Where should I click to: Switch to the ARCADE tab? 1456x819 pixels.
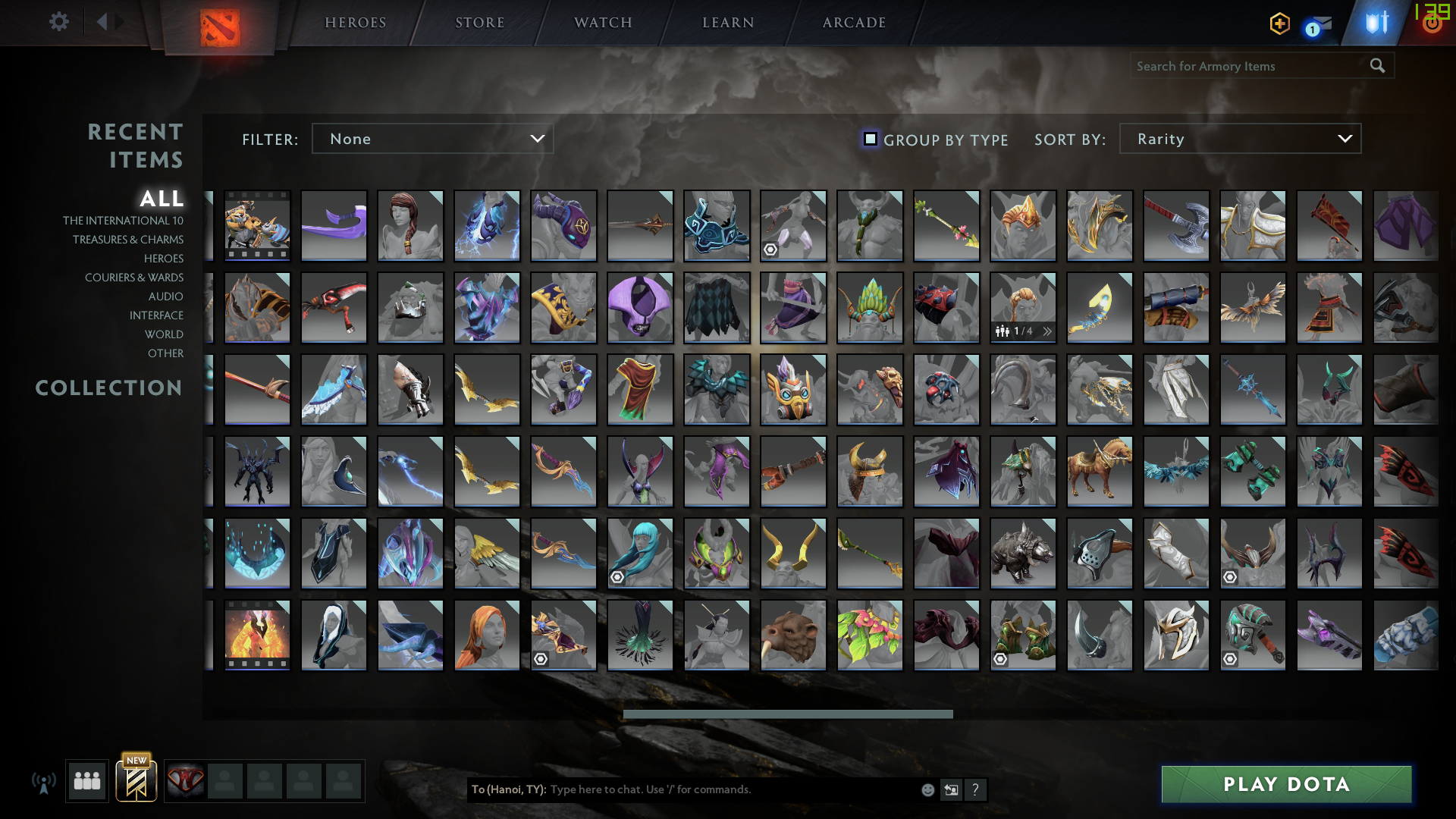[853, 23]
